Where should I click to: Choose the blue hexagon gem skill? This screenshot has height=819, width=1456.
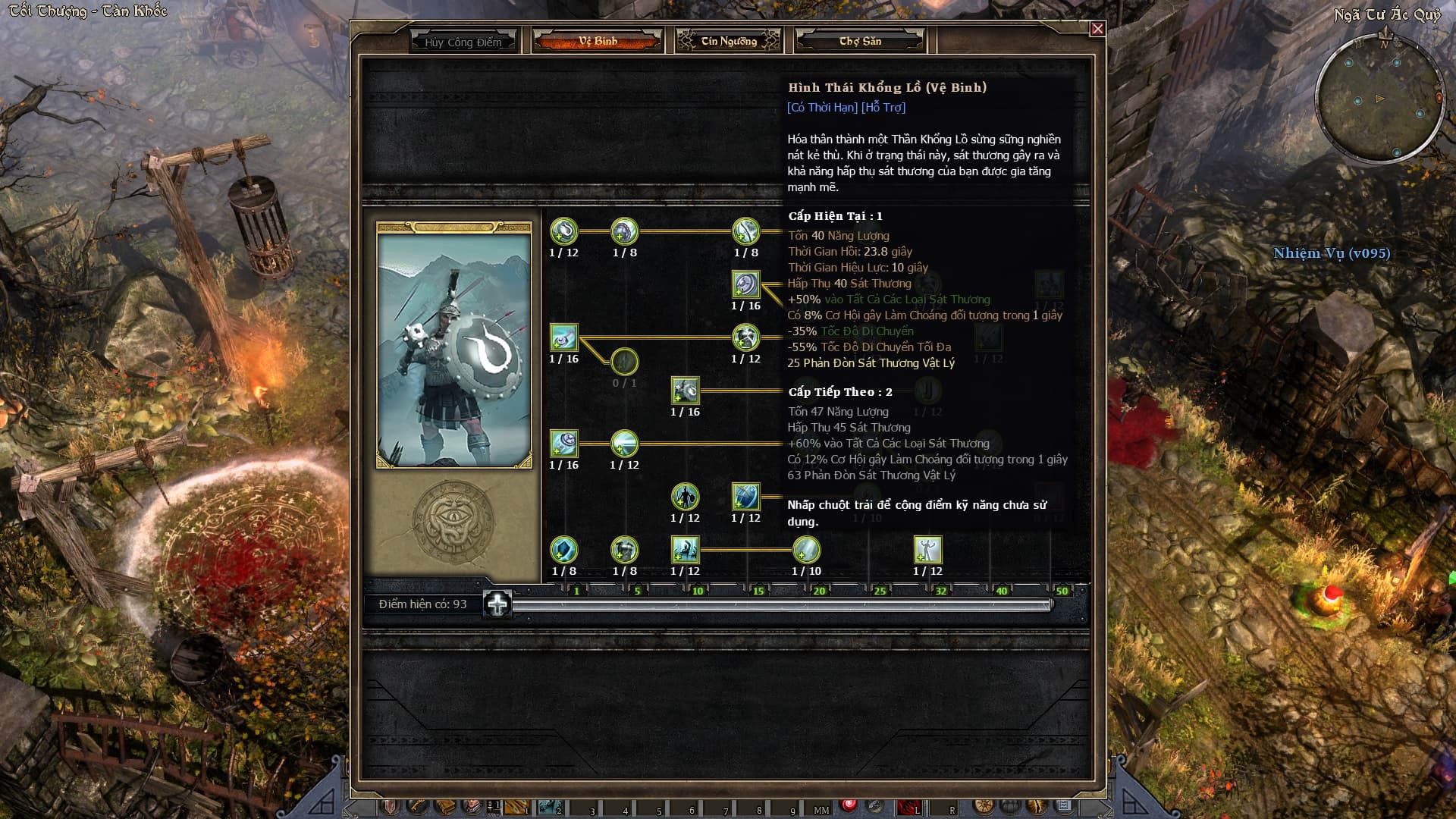pyautogui.click(x=563, y=550)
